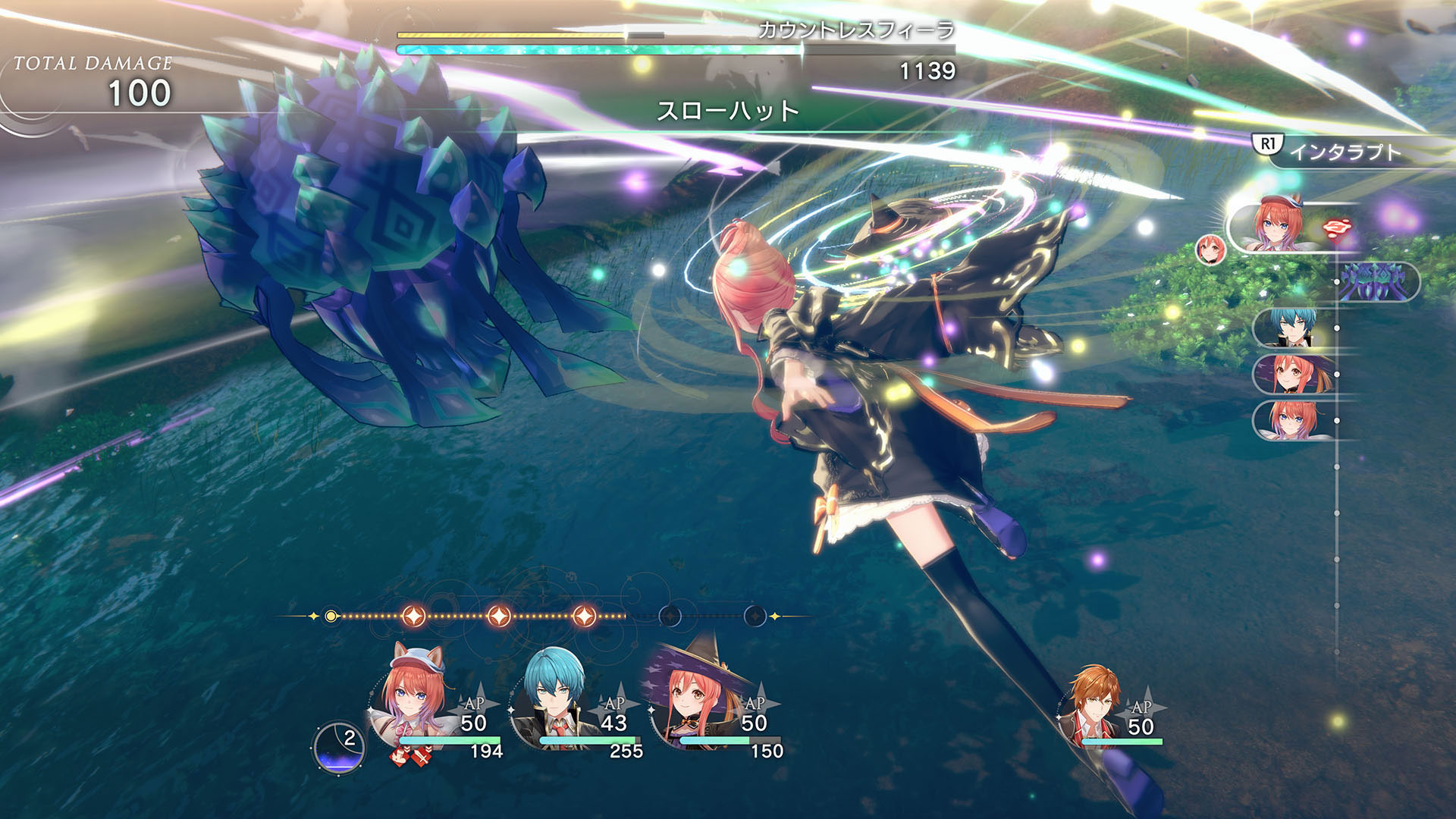Select the blue-haired man in turn order
1456x819 pixels.
tap(1294, 328)
